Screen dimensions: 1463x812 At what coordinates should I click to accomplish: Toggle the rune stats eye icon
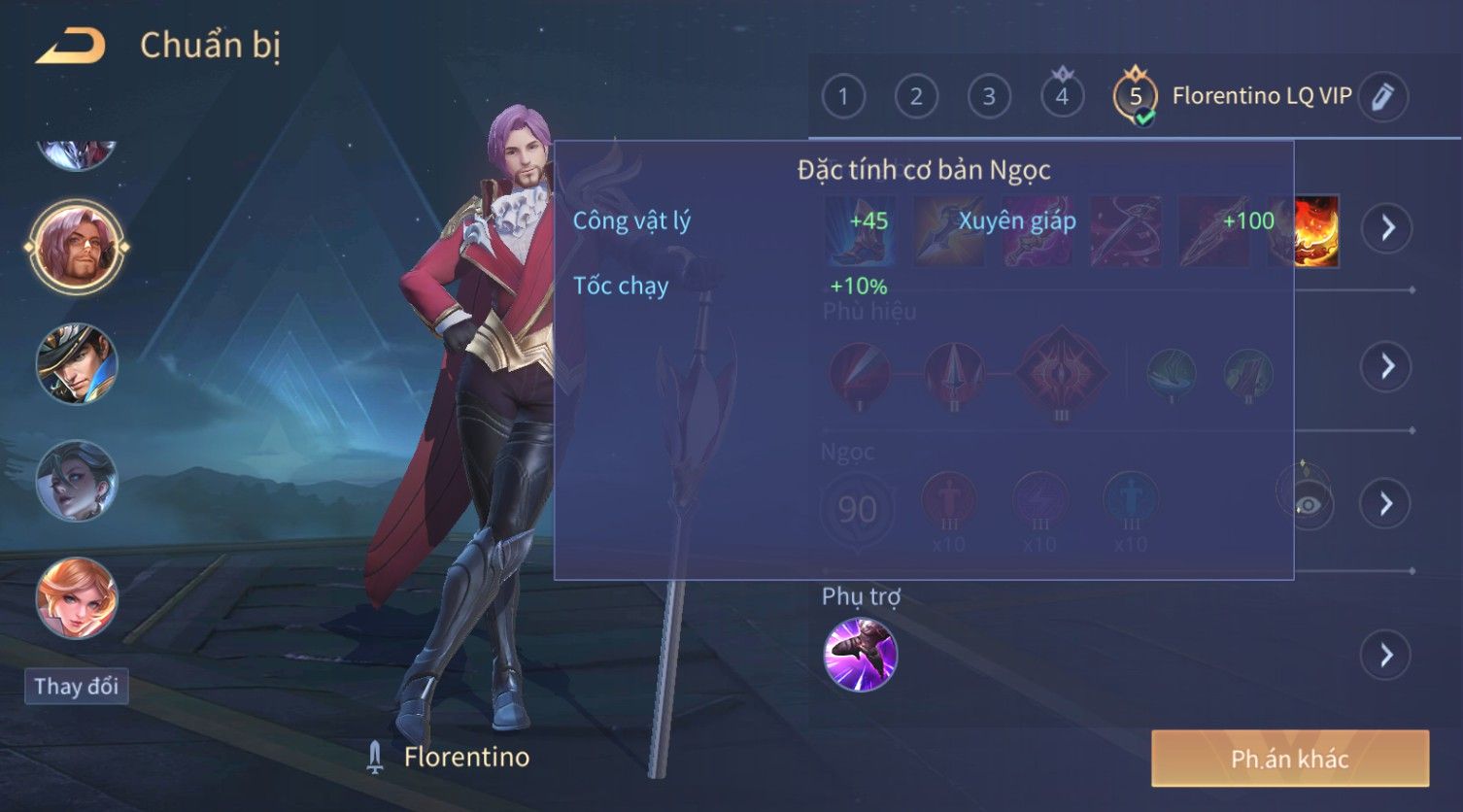[x=1307, y=503]
